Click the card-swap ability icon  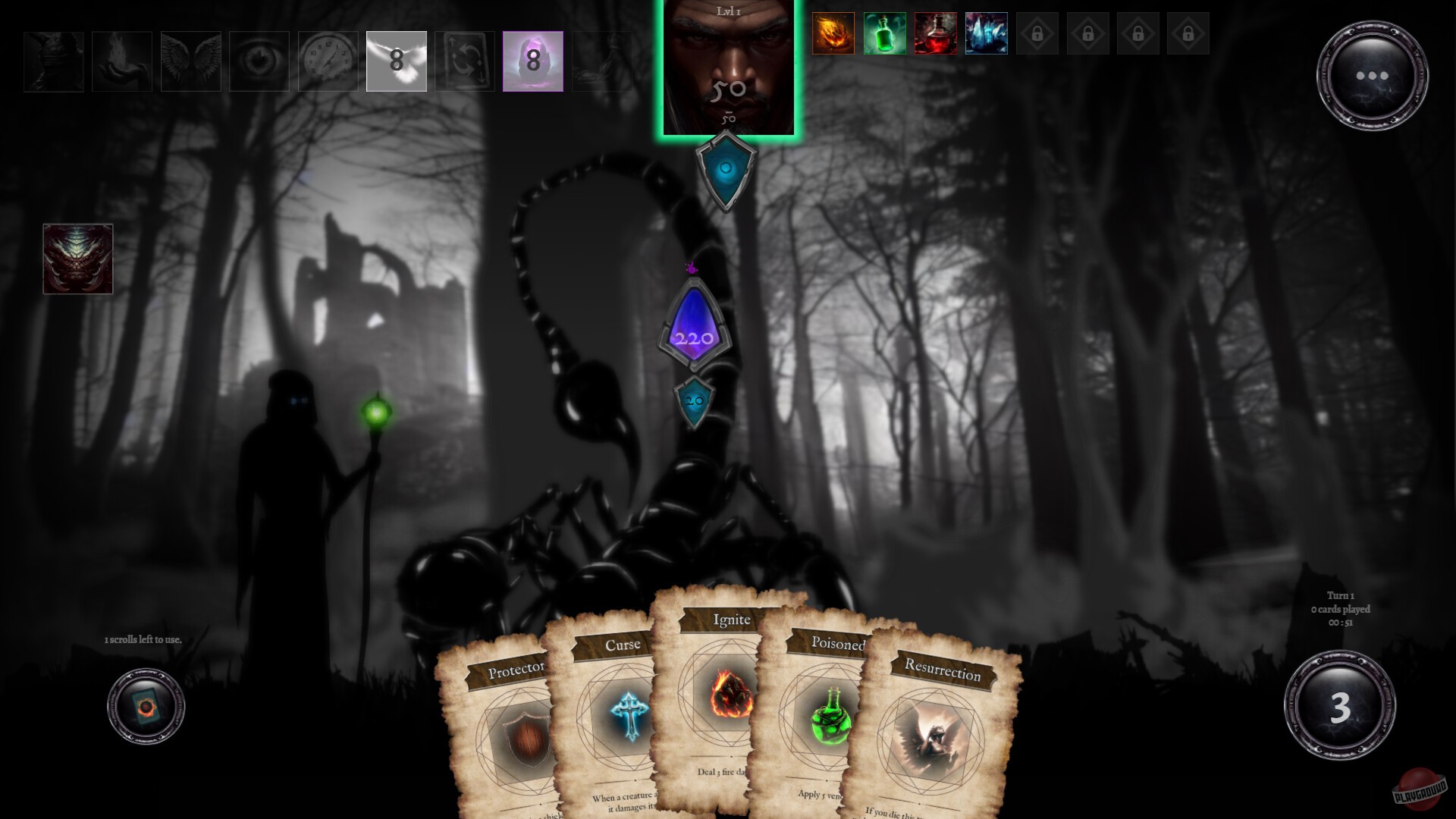465,61
